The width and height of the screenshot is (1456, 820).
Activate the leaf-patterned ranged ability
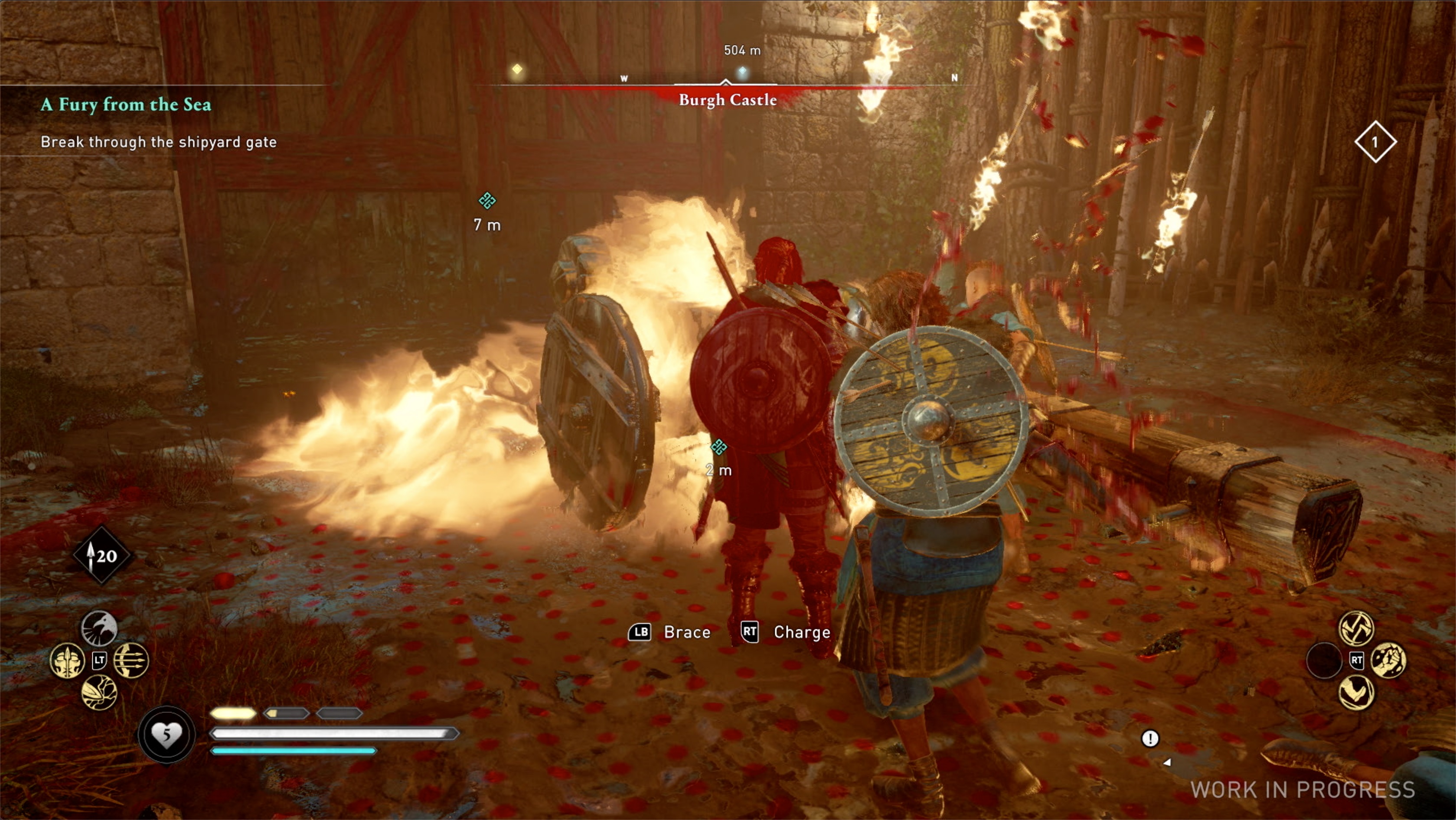pos(99,692)
